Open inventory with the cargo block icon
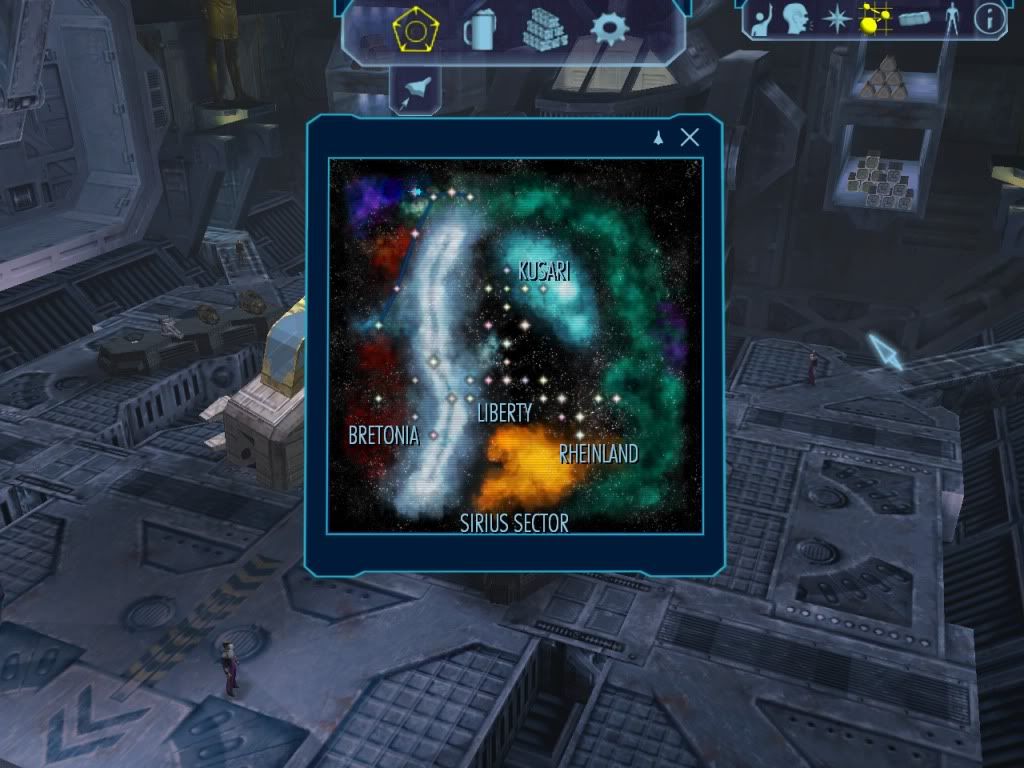1024x768 pixels. 915,19
